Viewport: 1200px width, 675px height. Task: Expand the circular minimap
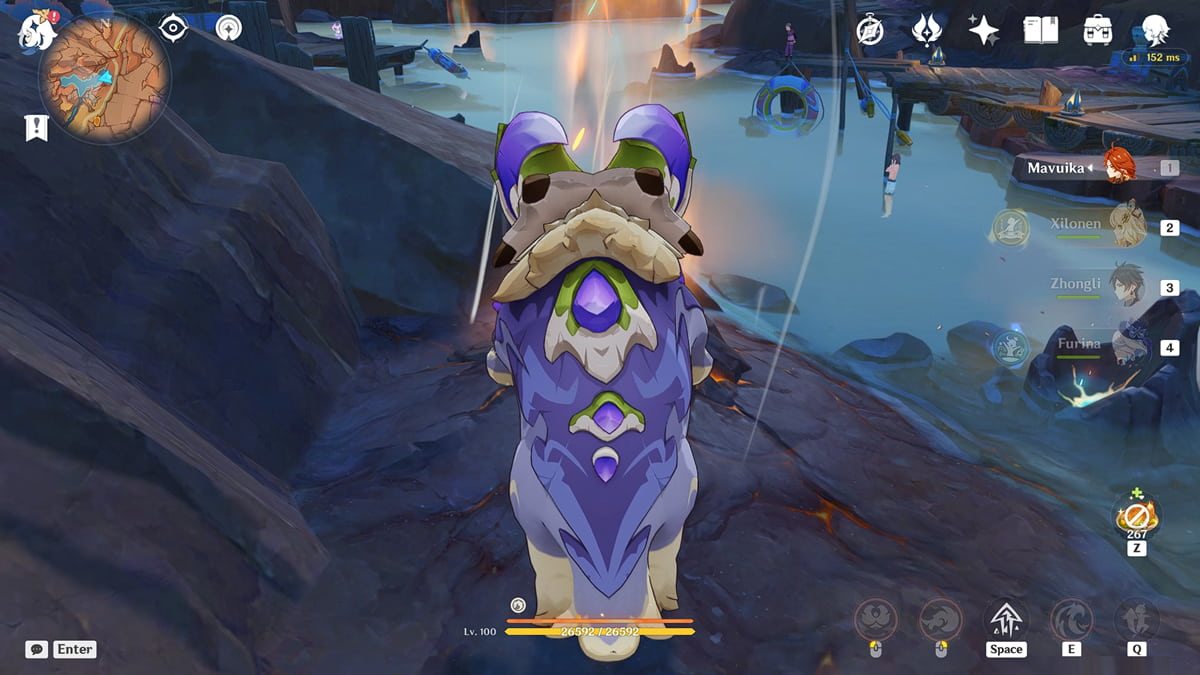(104, 78)
